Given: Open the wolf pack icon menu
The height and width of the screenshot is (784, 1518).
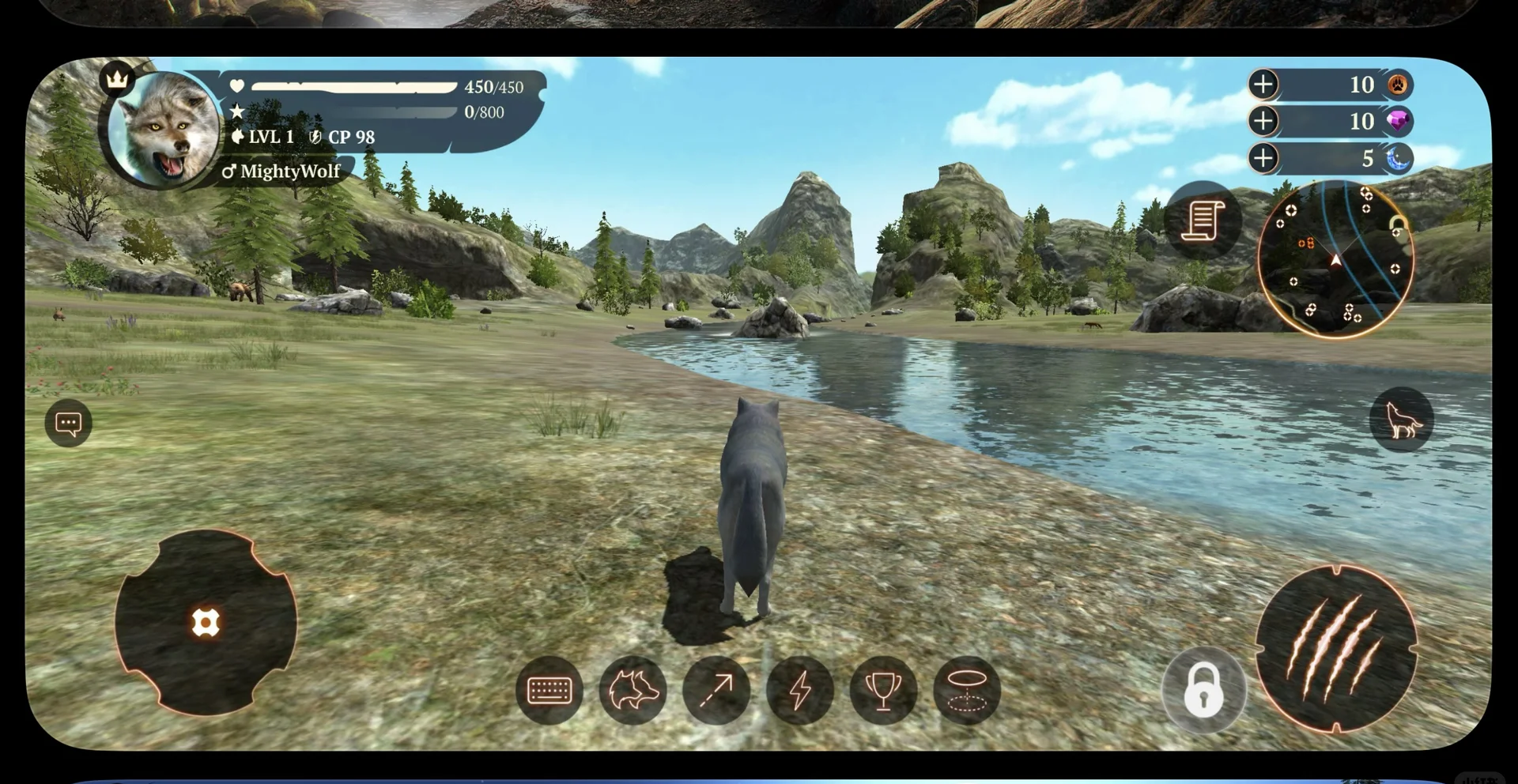Looking at the screenshot, I should [632, 690].
